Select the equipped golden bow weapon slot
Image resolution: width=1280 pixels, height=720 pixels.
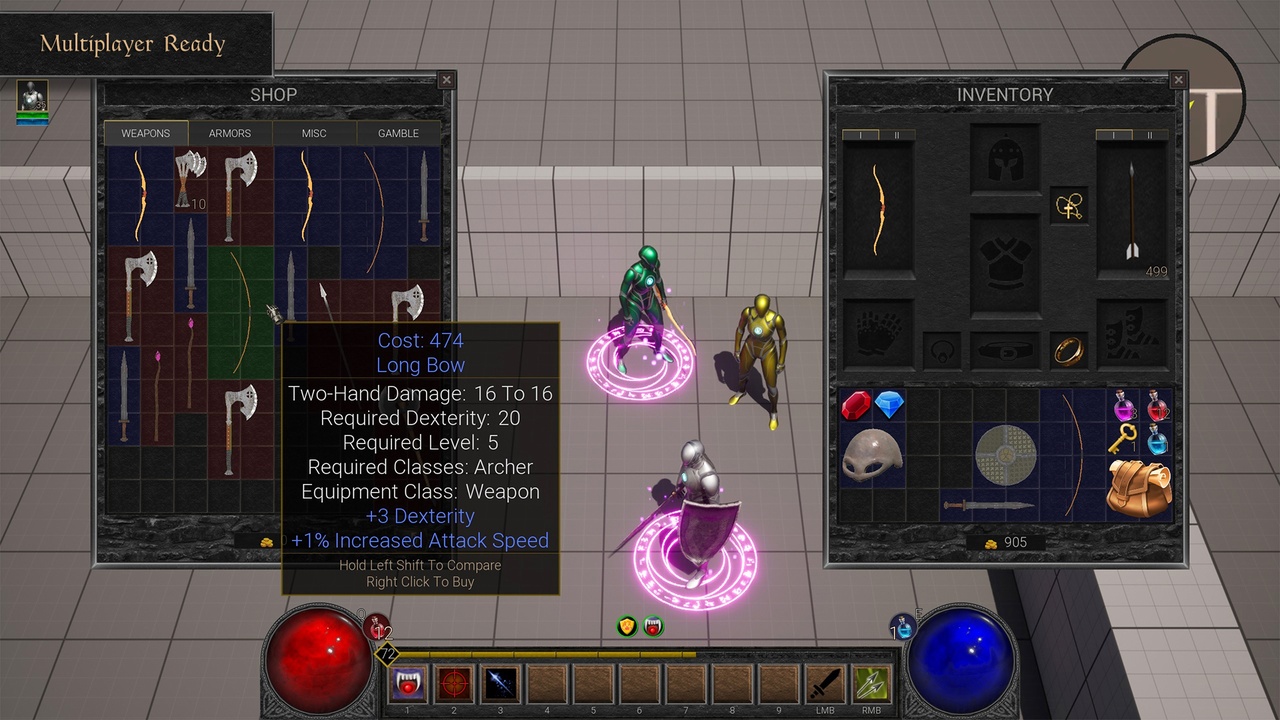pyautogui.click(x=877, y=209)
